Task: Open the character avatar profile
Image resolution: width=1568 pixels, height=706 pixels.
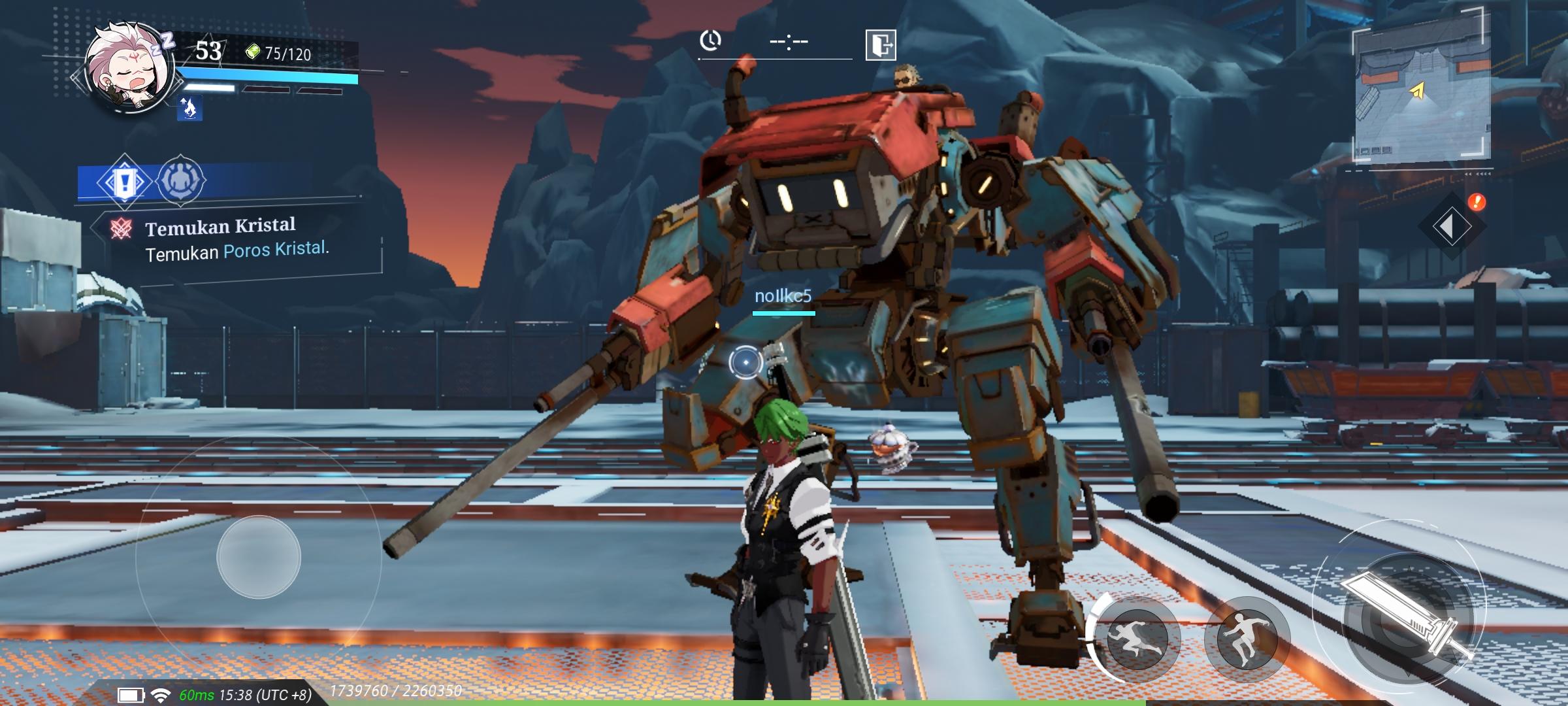Action: click(129, 69)
